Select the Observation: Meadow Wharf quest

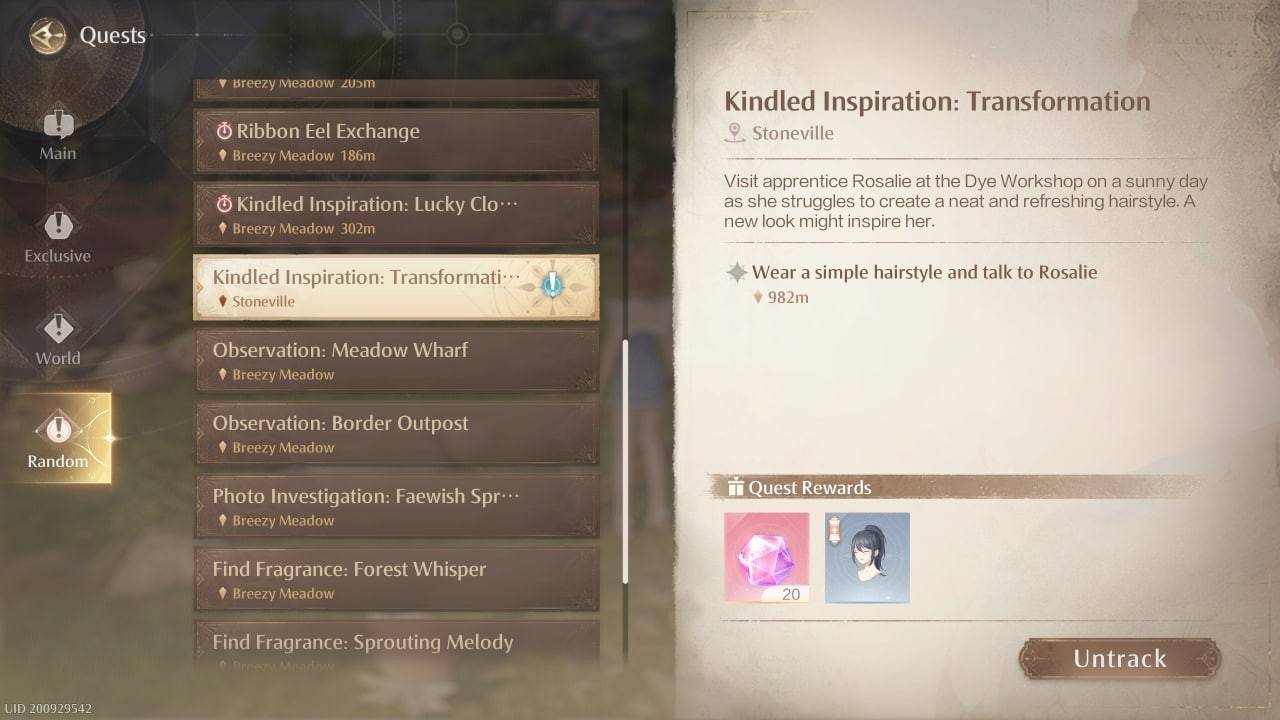396,359
